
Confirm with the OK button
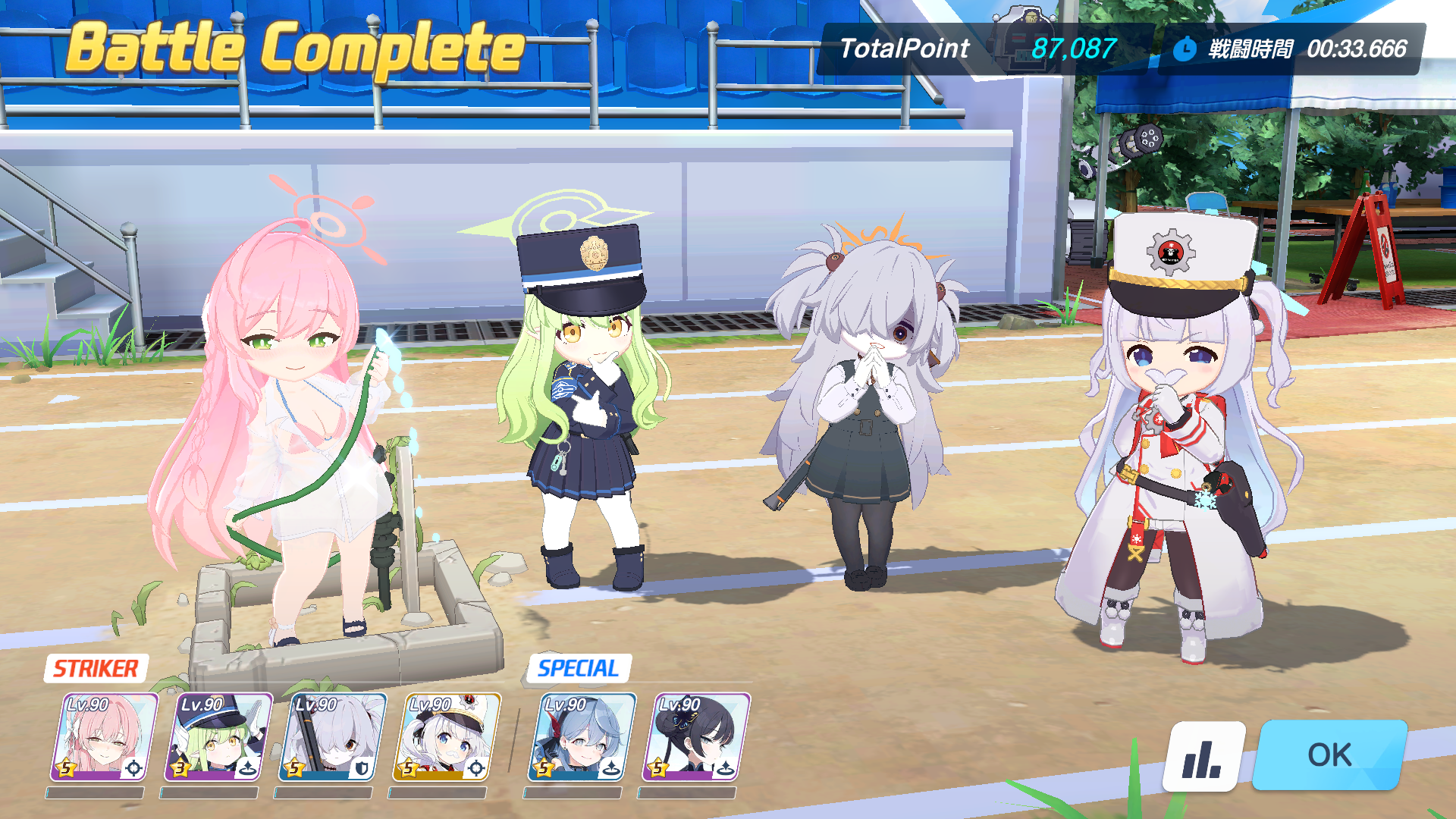(x=1329, y=755)
